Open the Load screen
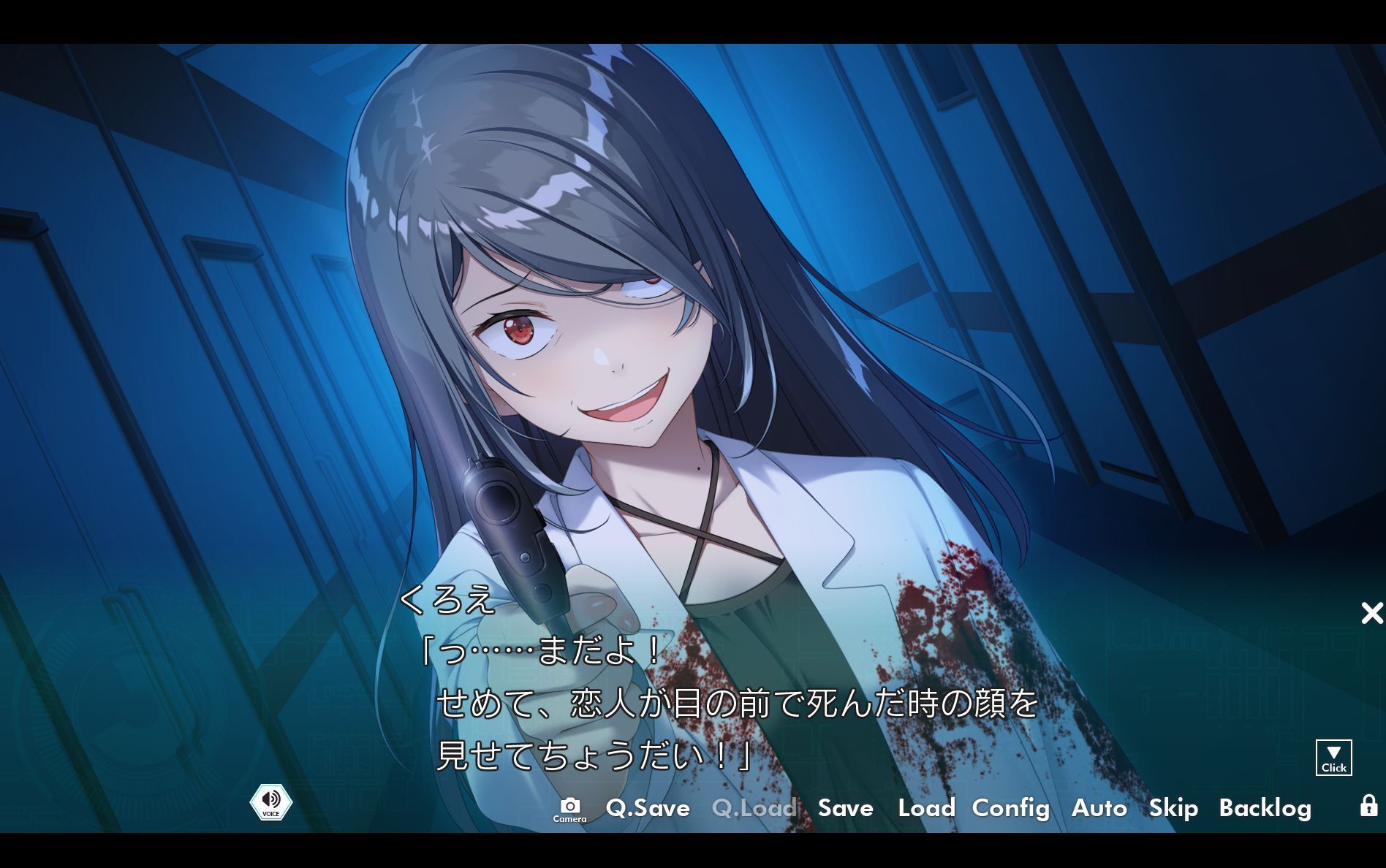 click(925, 808)
